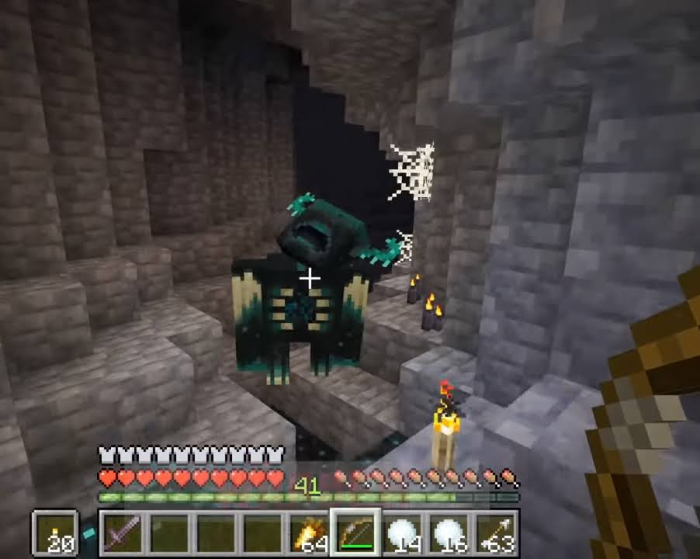Select the snowball stack of 16
This screenshot has height=559, width=700.
[451, 533]
